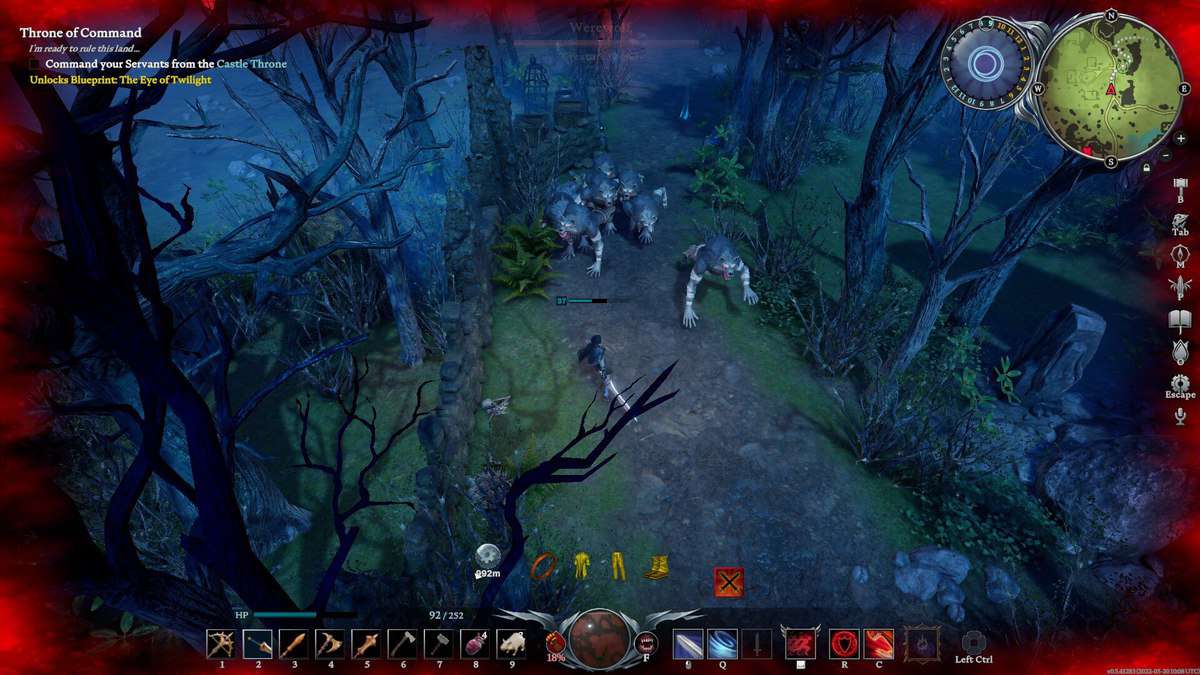Viewport: 1200px width, 675px height.
Task: Activate the blue whirlwind Q ability
Action: click(x=722, y=643)
